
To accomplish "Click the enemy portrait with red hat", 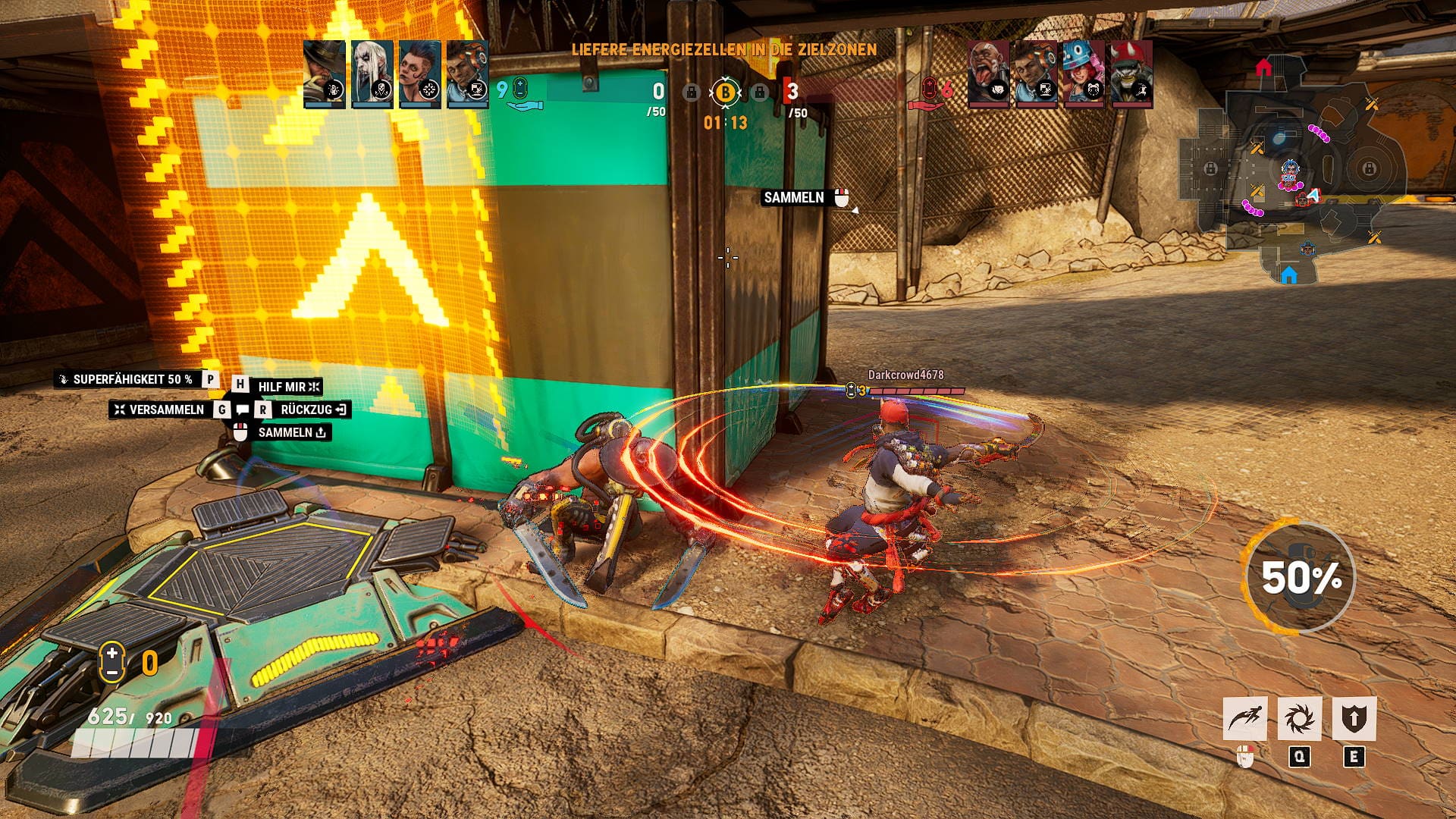I will [1131, 74].
